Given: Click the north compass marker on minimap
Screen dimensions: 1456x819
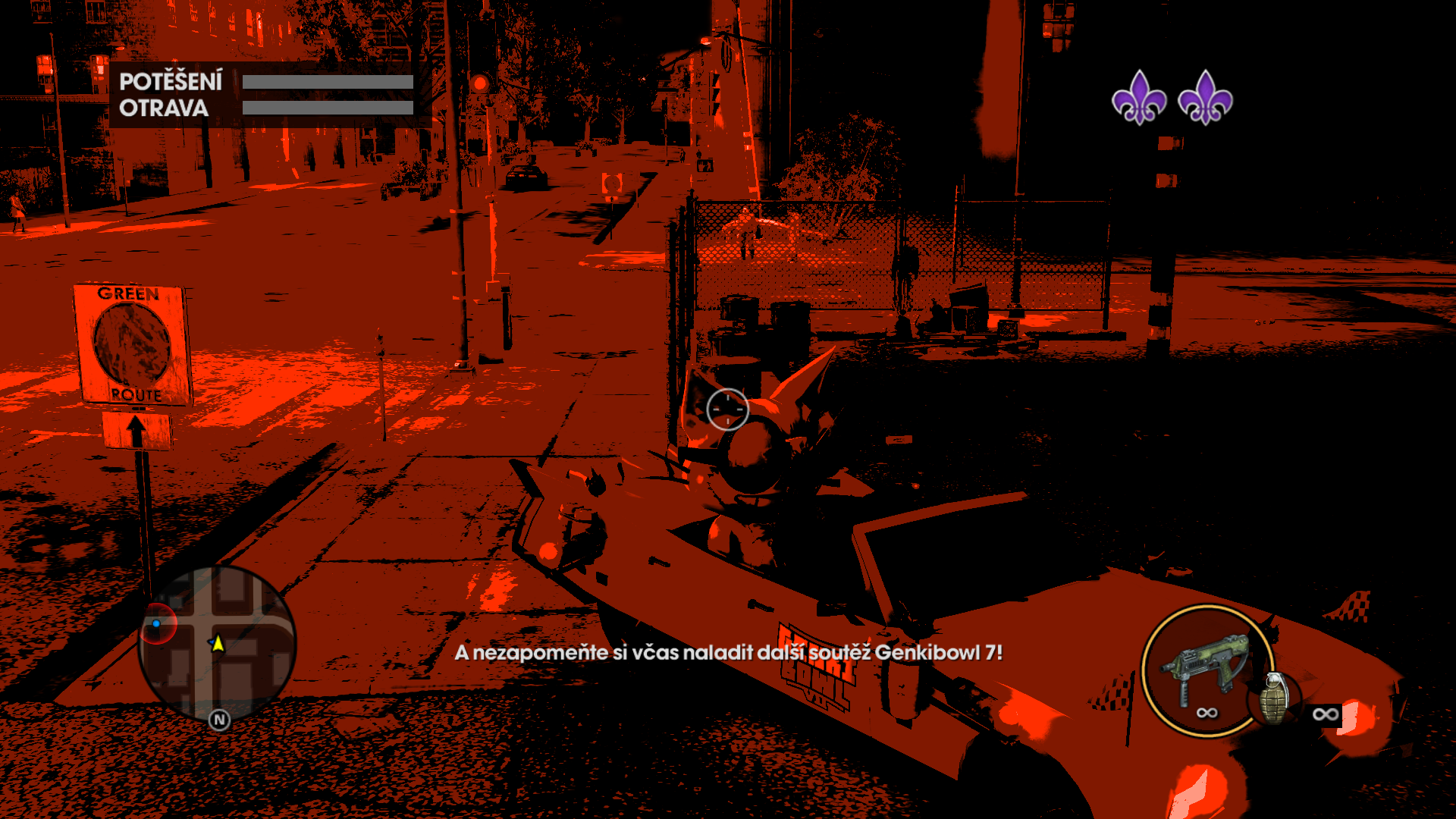Looking at the screenshot, I should [219, 720].
